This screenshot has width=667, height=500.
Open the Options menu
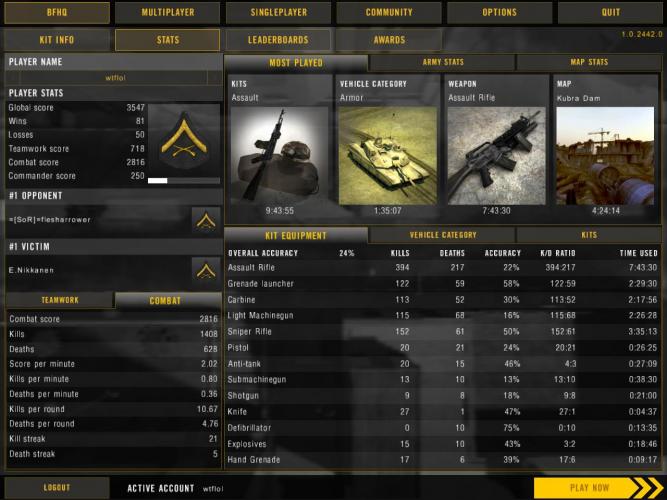(x=500, y=12)
